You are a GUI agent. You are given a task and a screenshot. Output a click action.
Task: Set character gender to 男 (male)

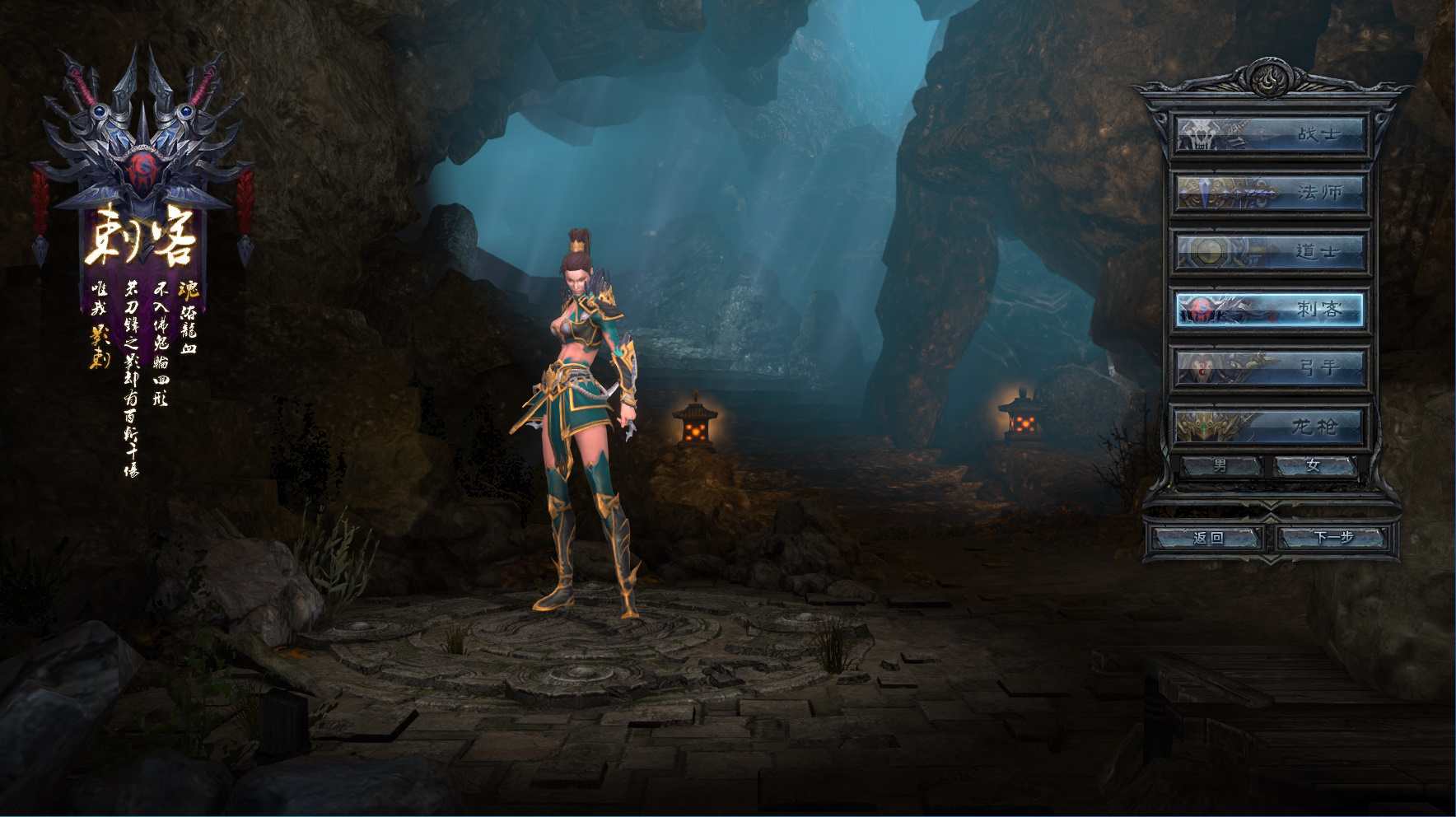pyautogui.click(x=1221, y=466)
